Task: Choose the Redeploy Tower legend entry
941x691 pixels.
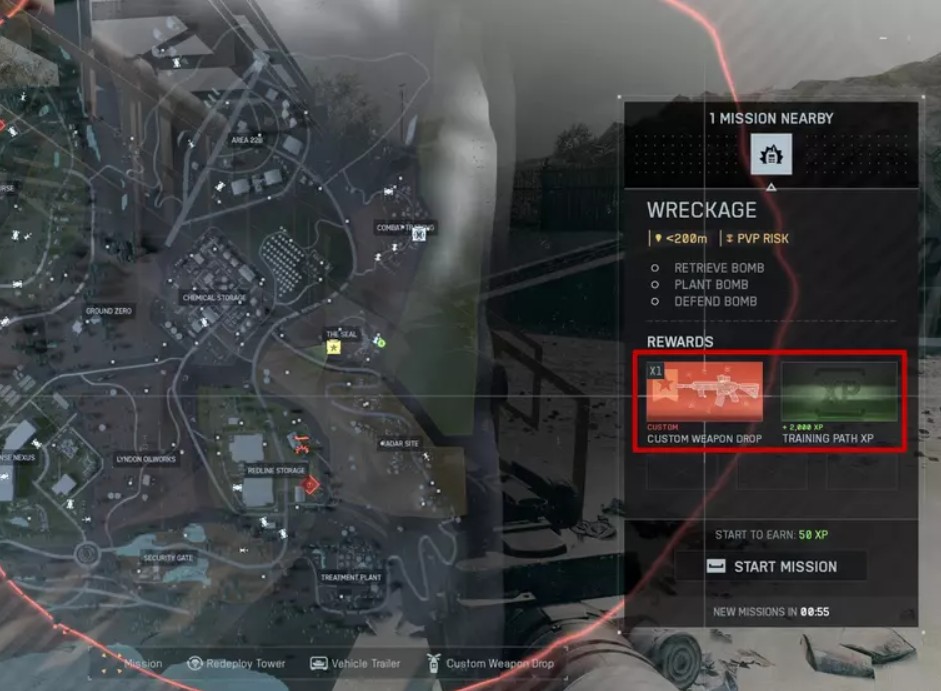Action: tap(236, 663)
